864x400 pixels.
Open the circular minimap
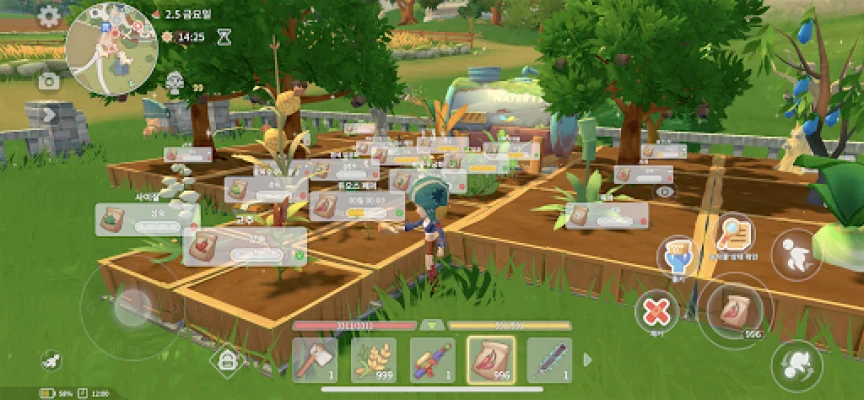[x=110, y=47]
